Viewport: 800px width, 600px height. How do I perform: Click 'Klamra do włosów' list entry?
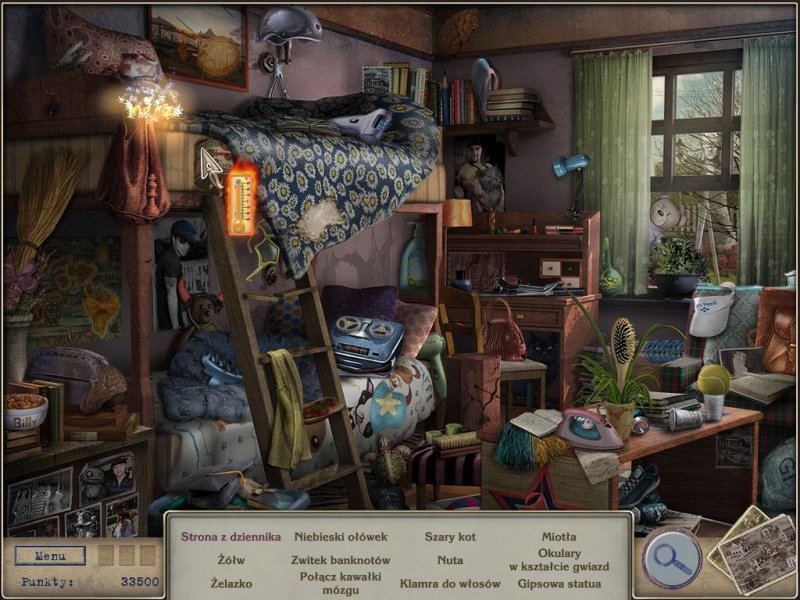point(450,583)
